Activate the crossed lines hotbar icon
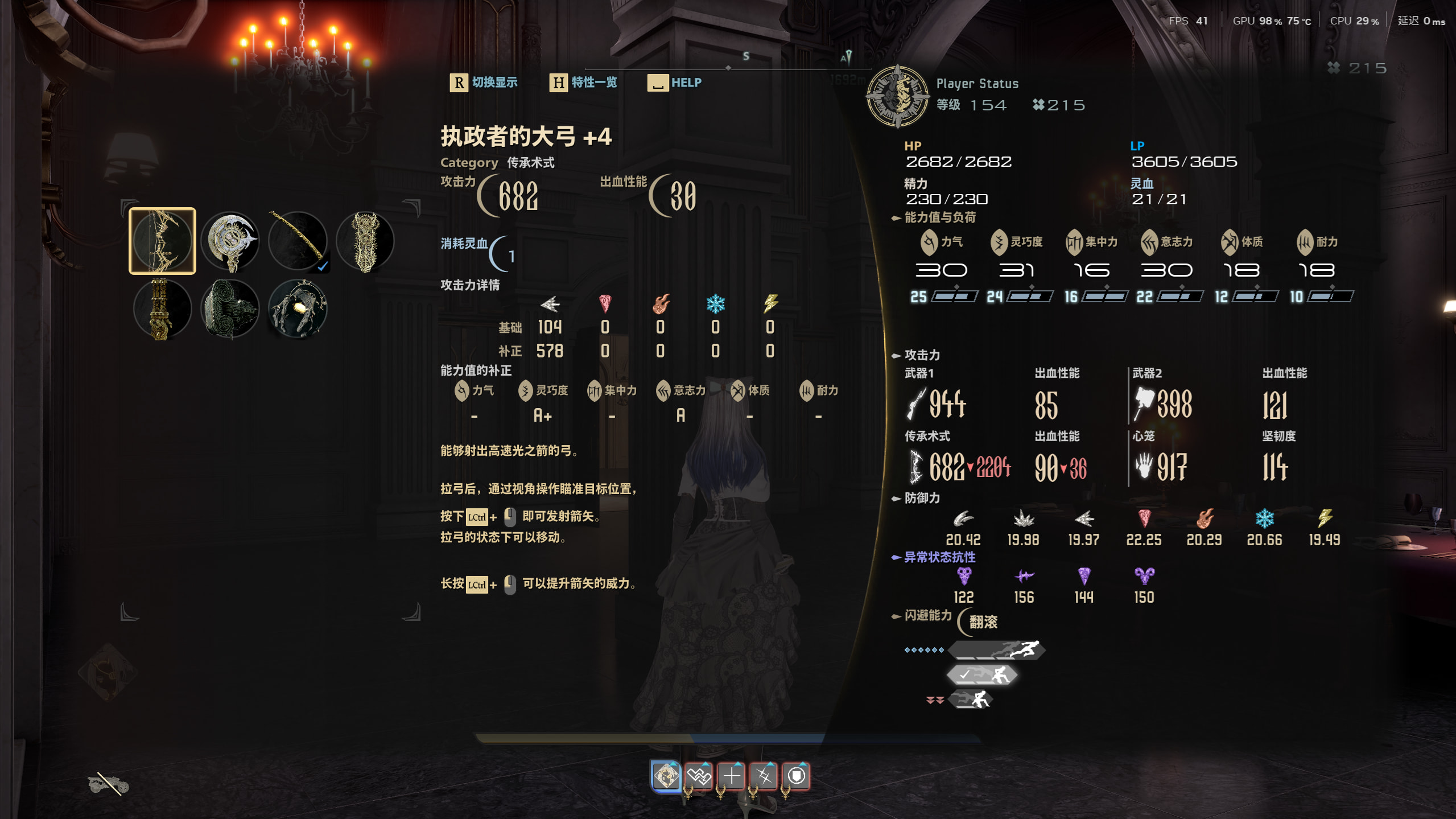The image size is (1456, 819). [764, 775]
